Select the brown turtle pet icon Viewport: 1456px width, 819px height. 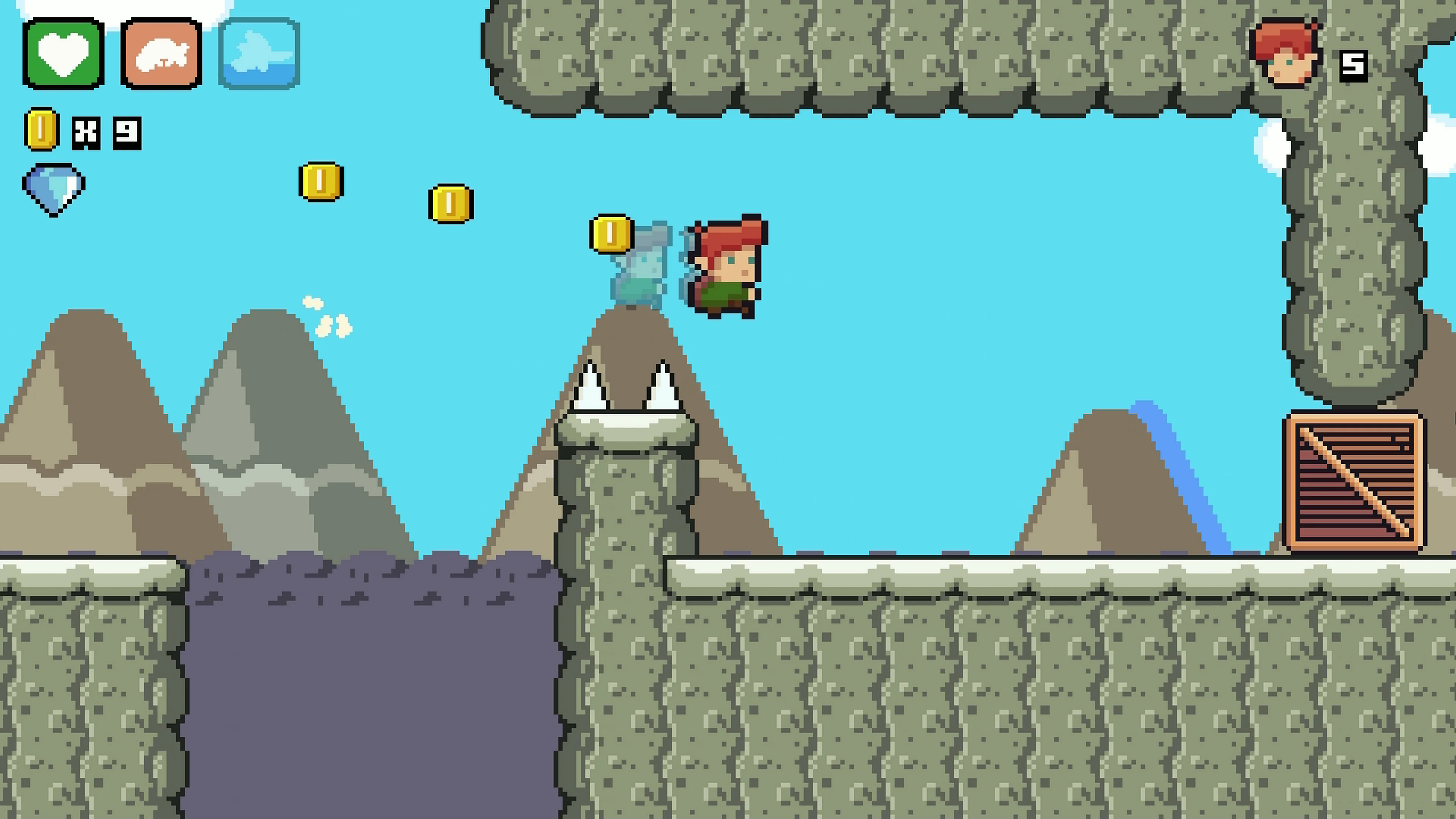click(x=160, y=54)
